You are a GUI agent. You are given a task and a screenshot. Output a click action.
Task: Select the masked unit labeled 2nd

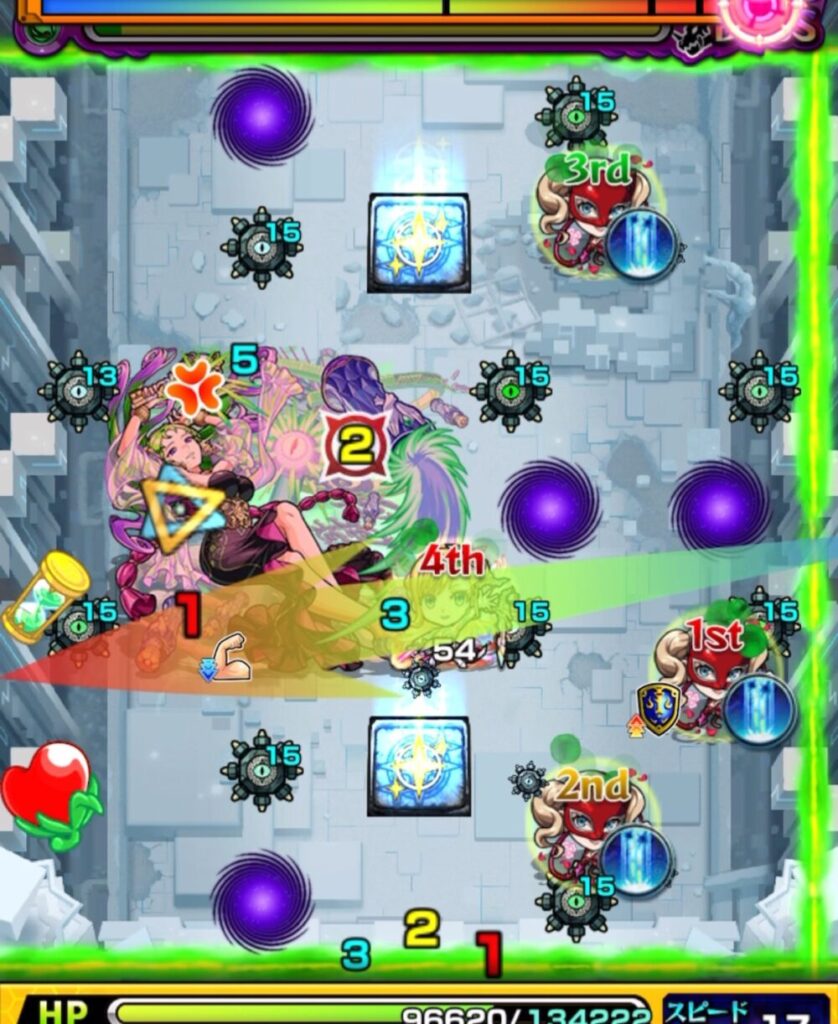click(590, 825)
